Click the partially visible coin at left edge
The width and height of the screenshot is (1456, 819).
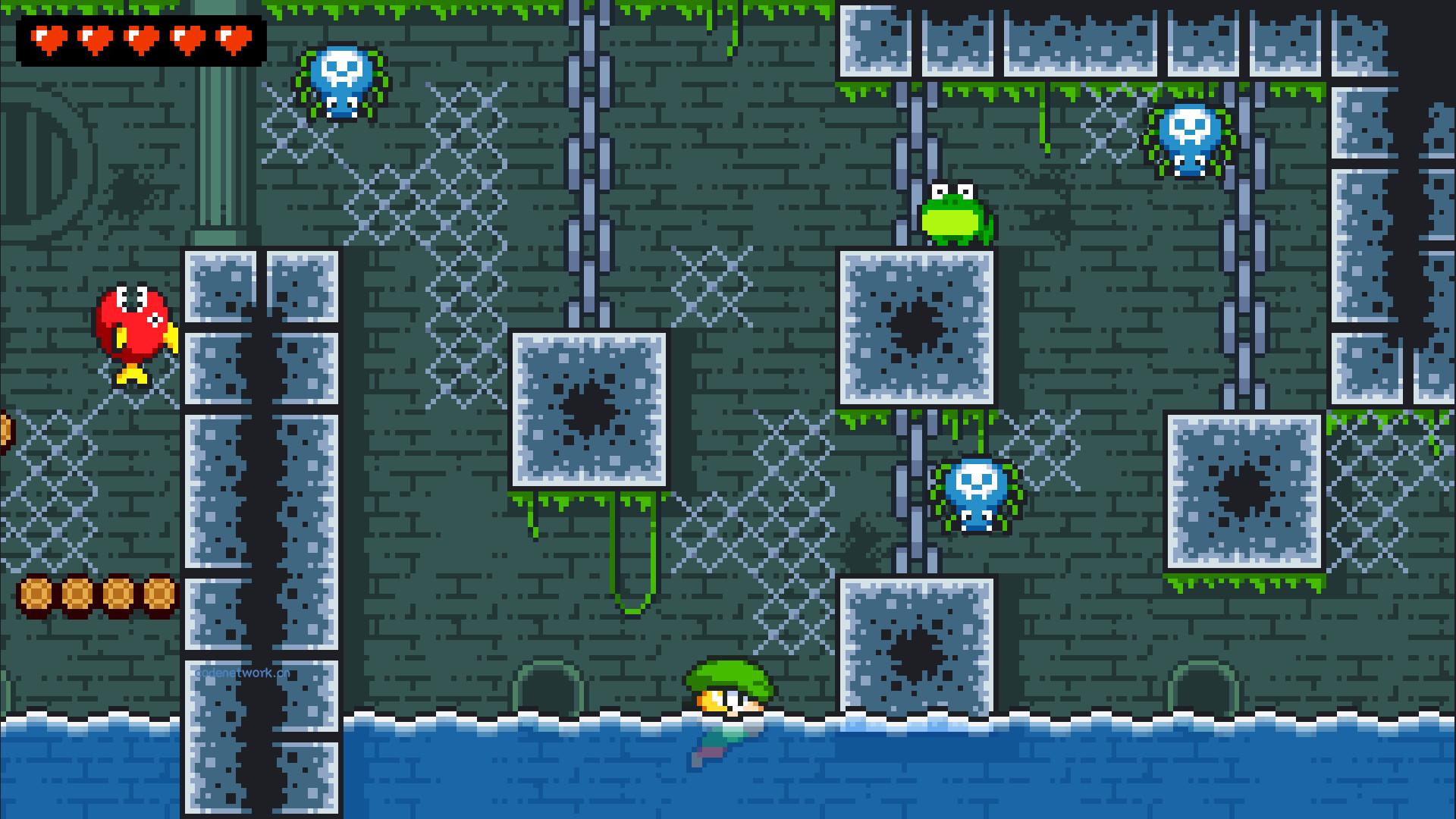[x=4, y=432]
